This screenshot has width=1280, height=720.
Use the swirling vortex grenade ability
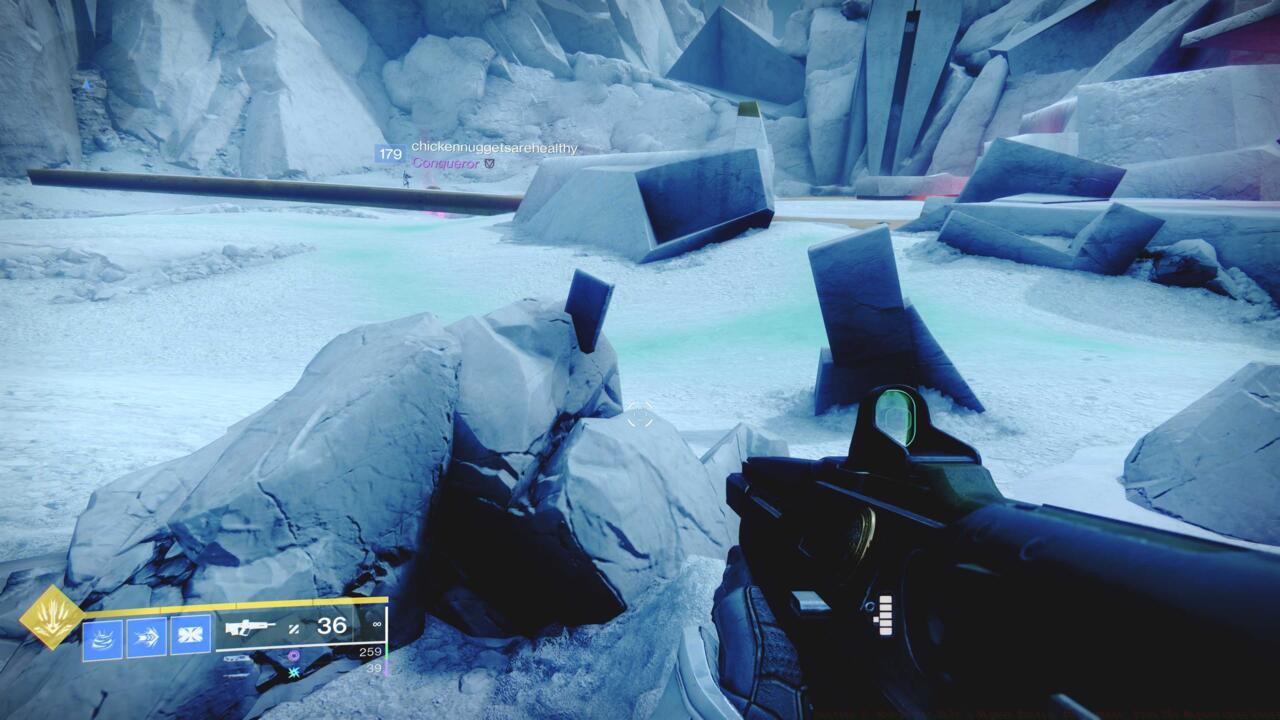102,637
